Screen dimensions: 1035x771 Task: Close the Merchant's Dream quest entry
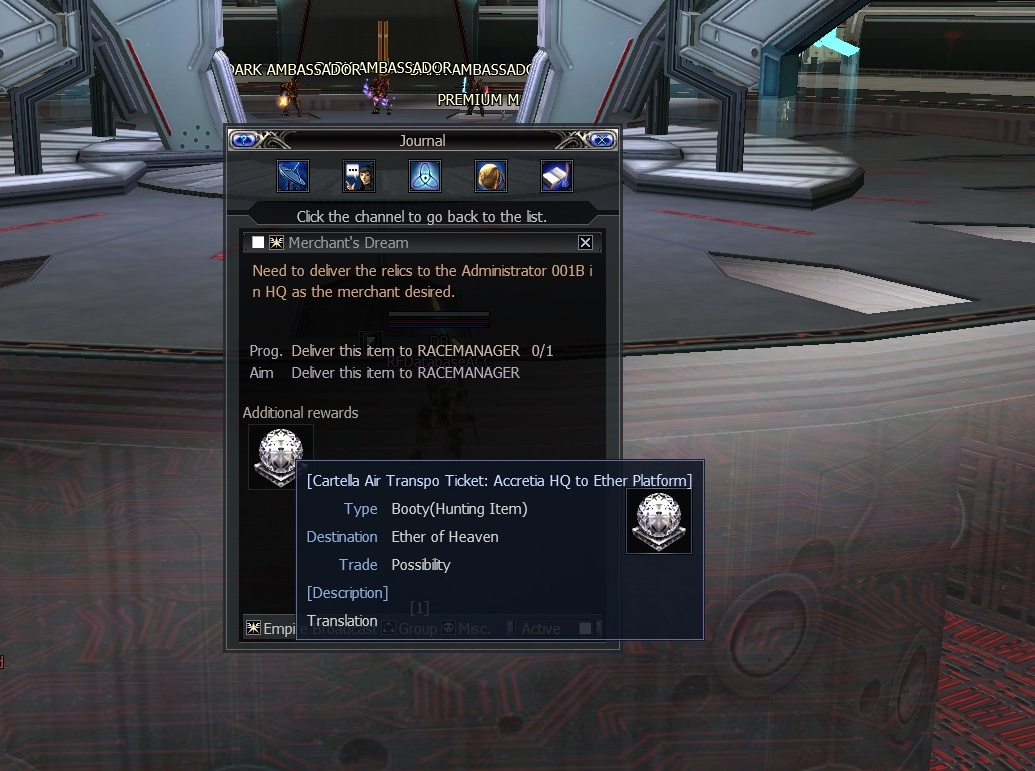point(586,243)
